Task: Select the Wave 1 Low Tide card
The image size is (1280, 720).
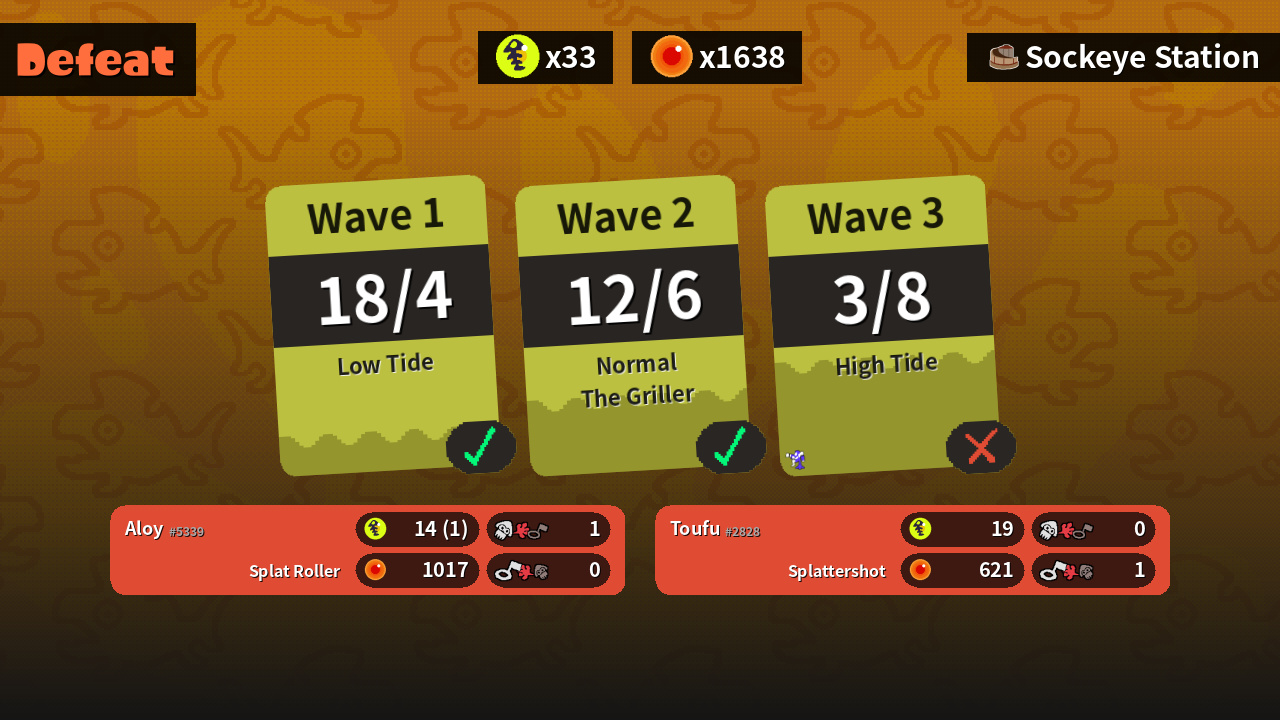Action: click(x=382, y=325)
